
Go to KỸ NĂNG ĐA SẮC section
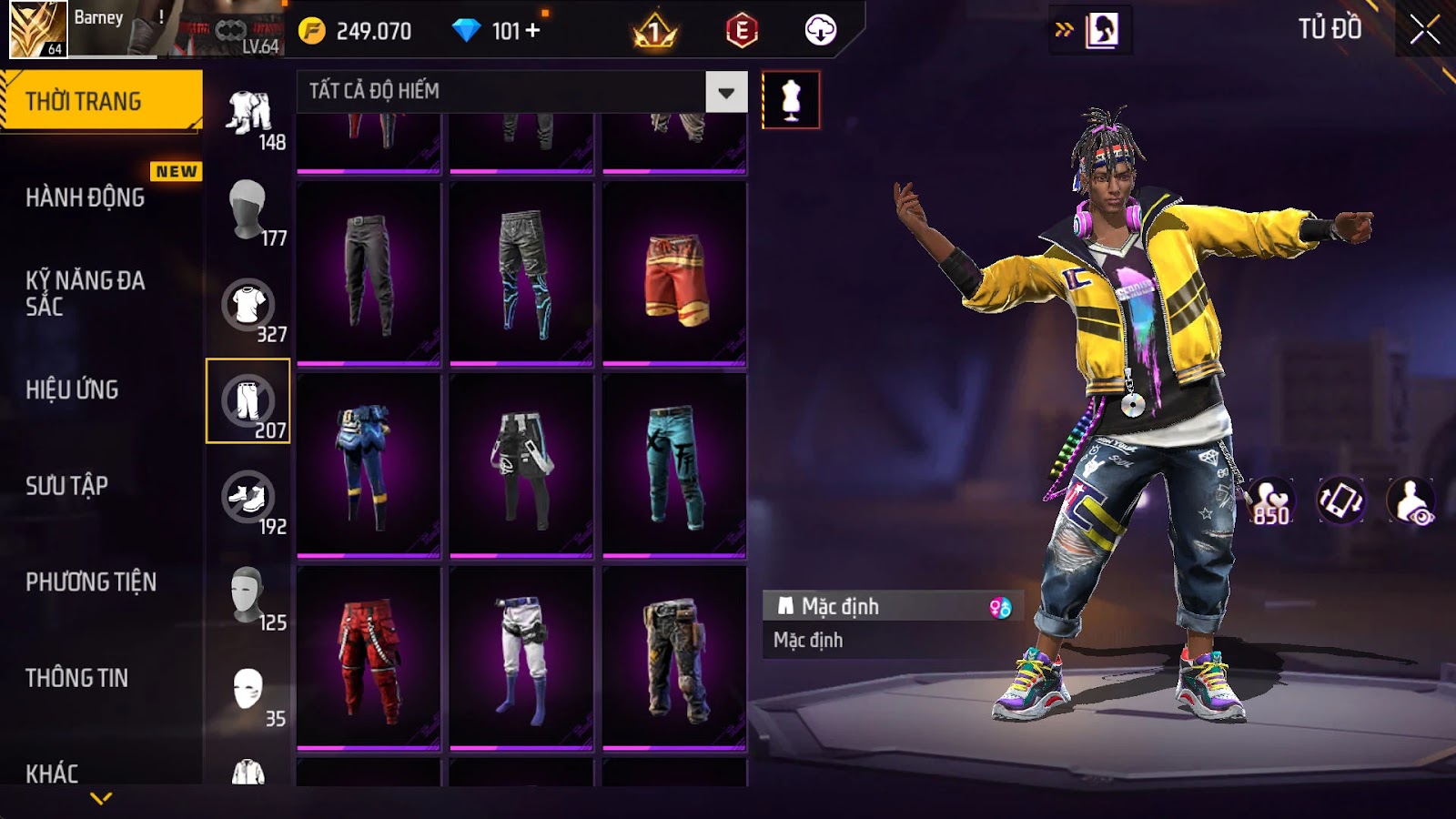coord(85,293)
